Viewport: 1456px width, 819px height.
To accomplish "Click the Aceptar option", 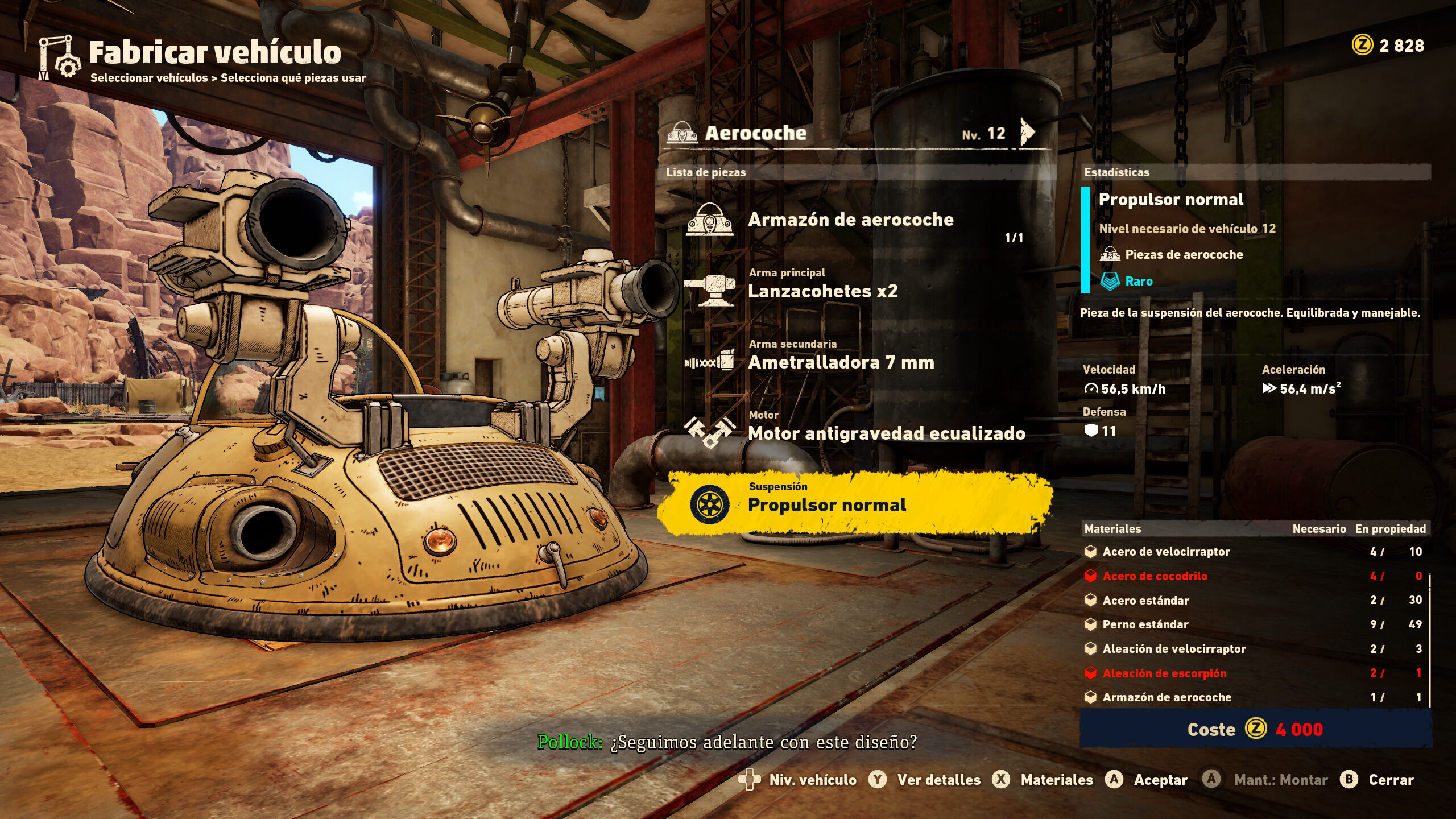I will [1148, 780].
